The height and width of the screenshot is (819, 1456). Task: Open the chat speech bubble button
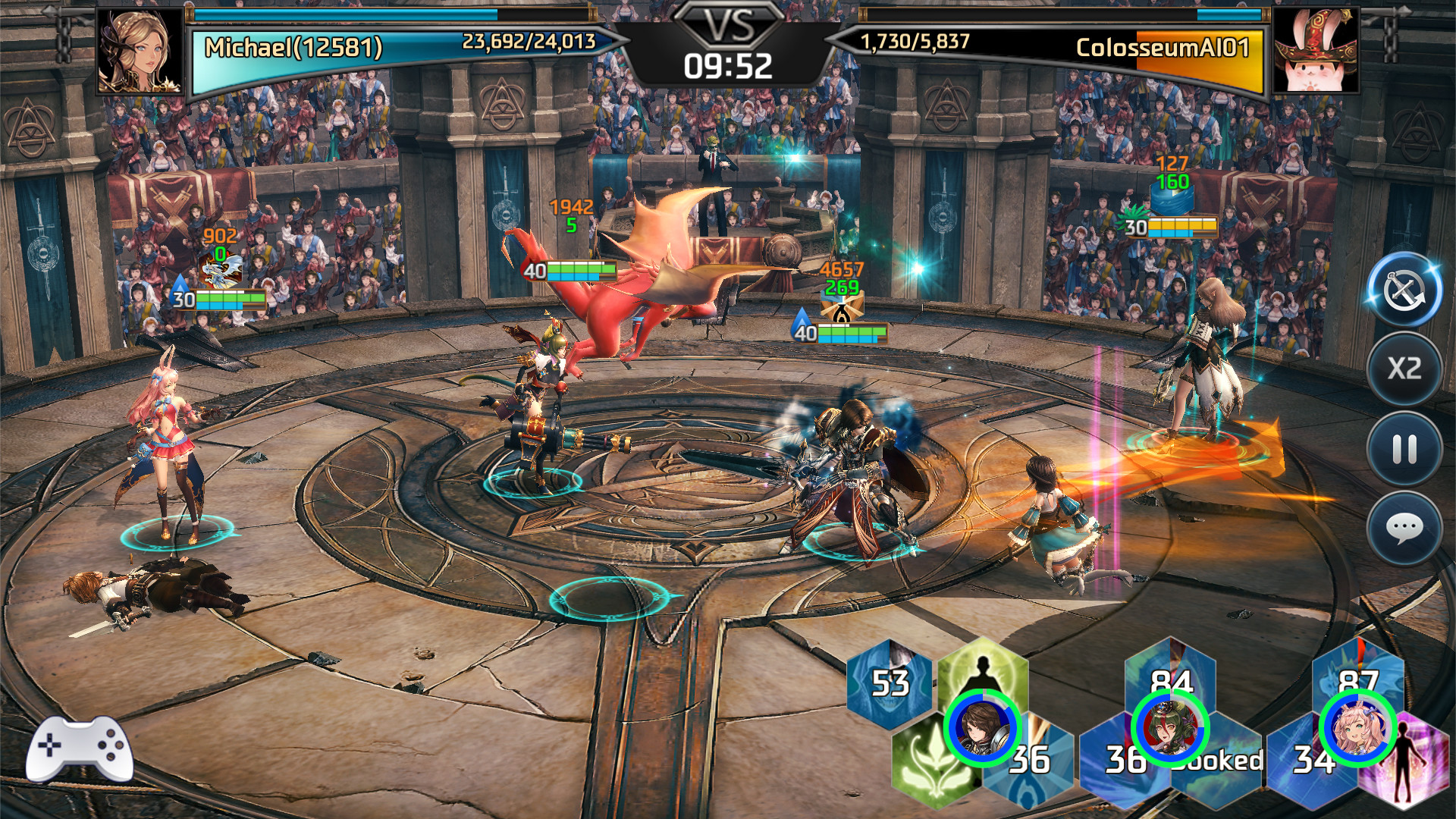1404,528
